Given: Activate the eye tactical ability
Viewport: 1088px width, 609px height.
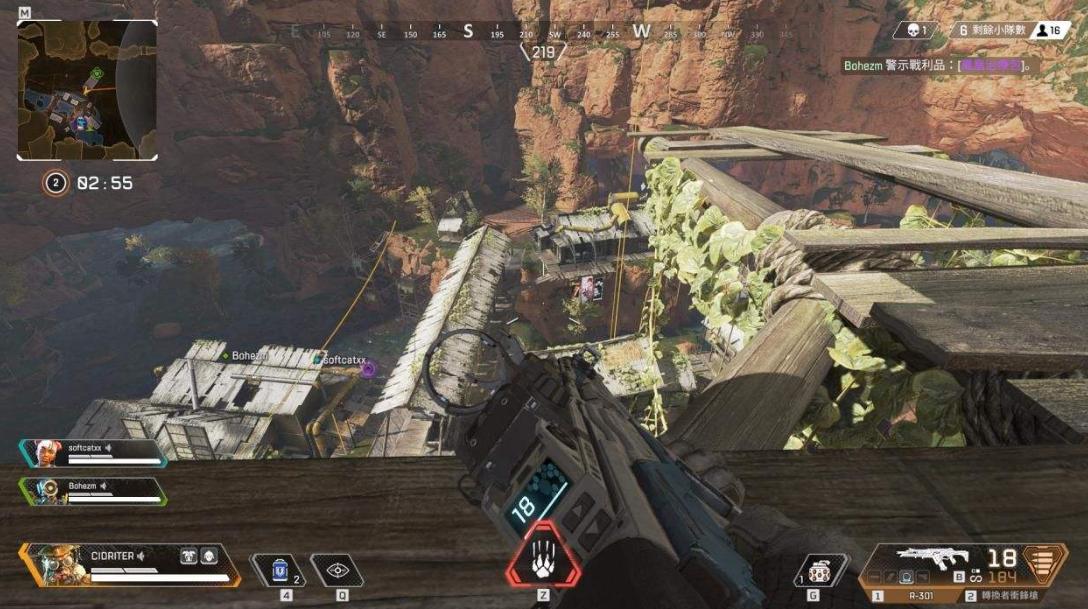Looking at the screenshot, I should 338,571.
